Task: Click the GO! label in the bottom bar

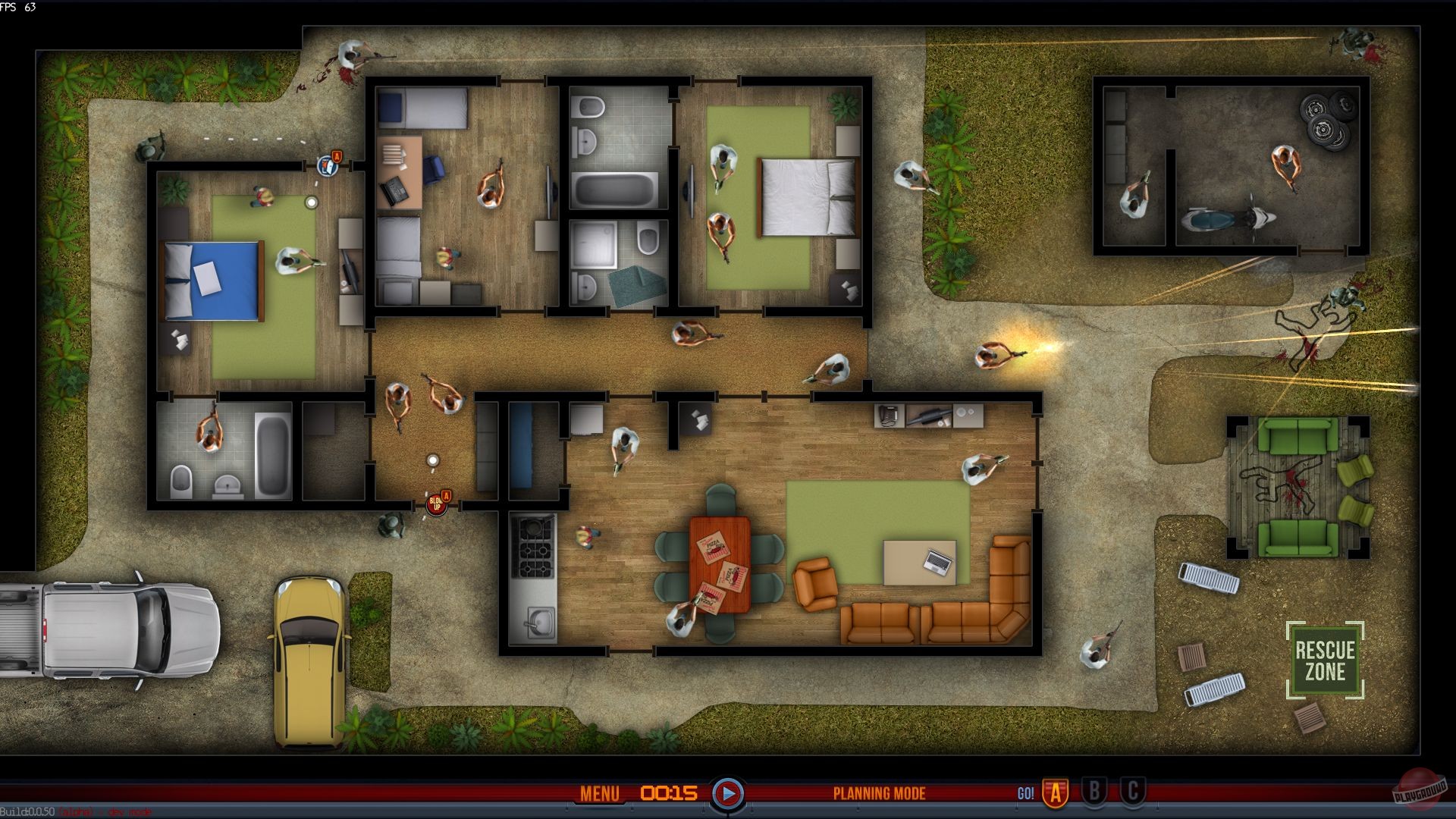Action: (1028, 793)
